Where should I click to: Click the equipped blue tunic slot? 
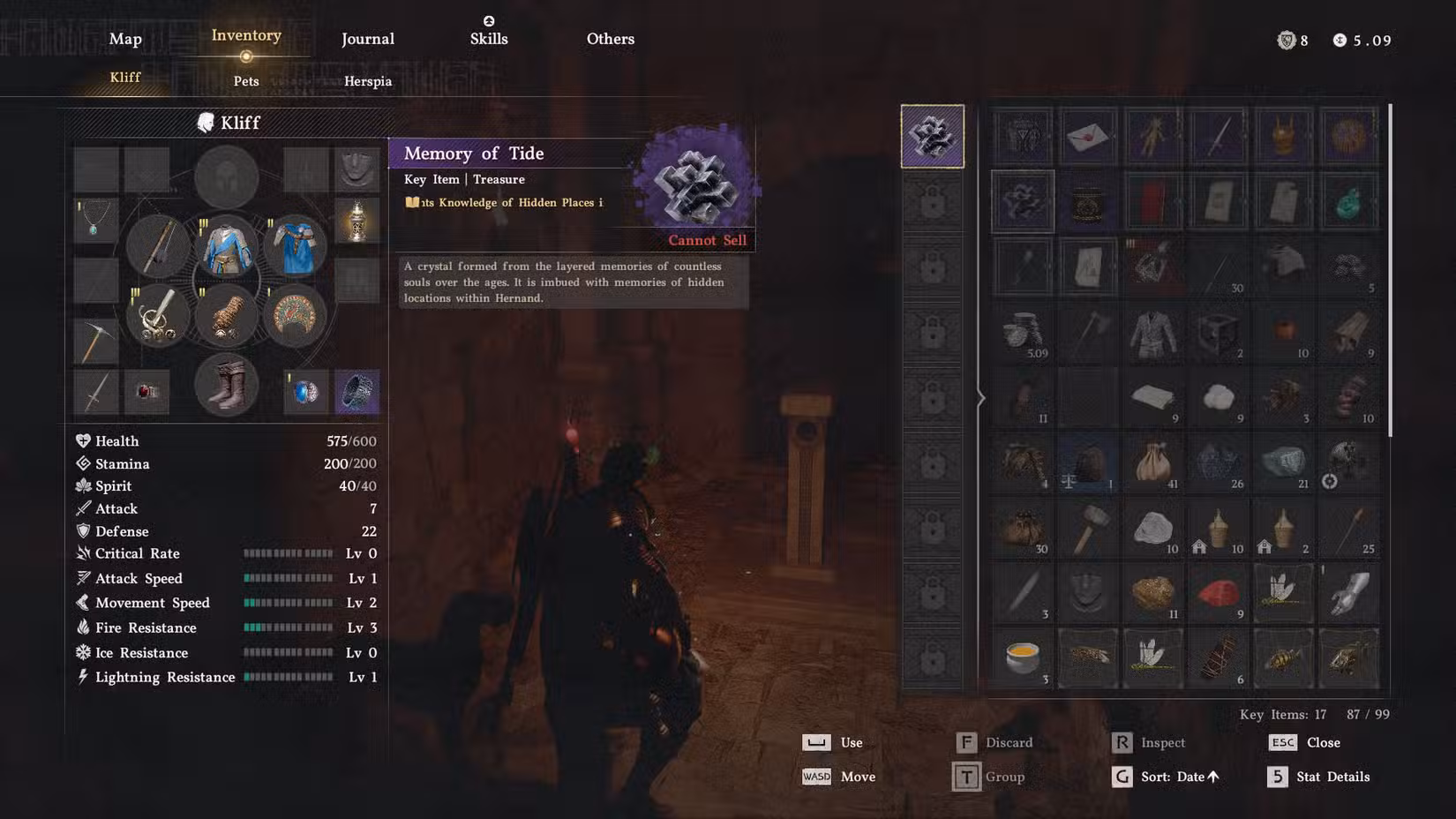[226, 245]
